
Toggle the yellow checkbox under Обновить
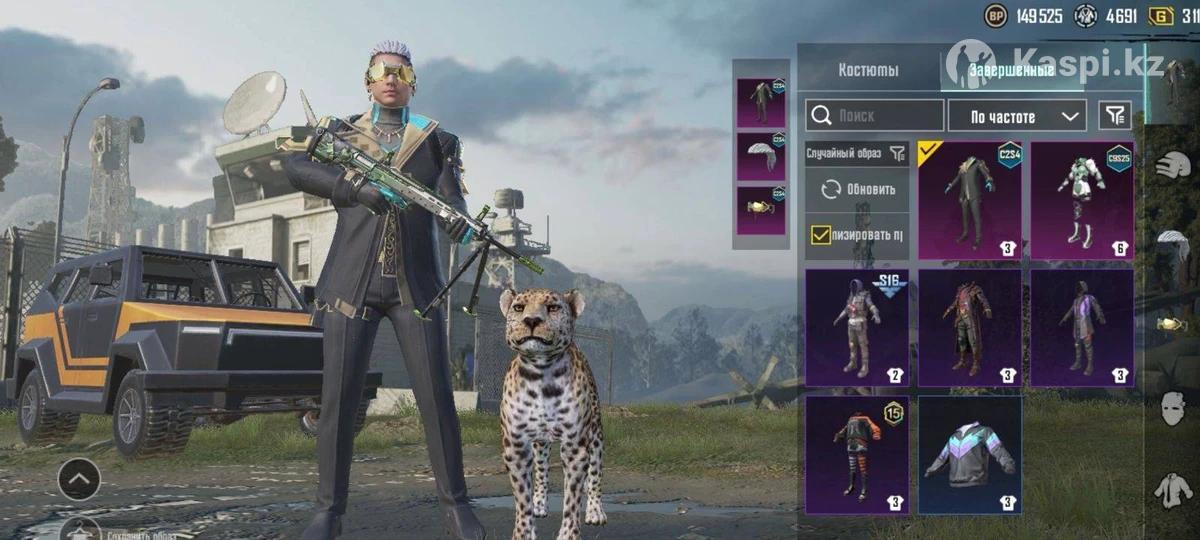(x=821, y=235)
